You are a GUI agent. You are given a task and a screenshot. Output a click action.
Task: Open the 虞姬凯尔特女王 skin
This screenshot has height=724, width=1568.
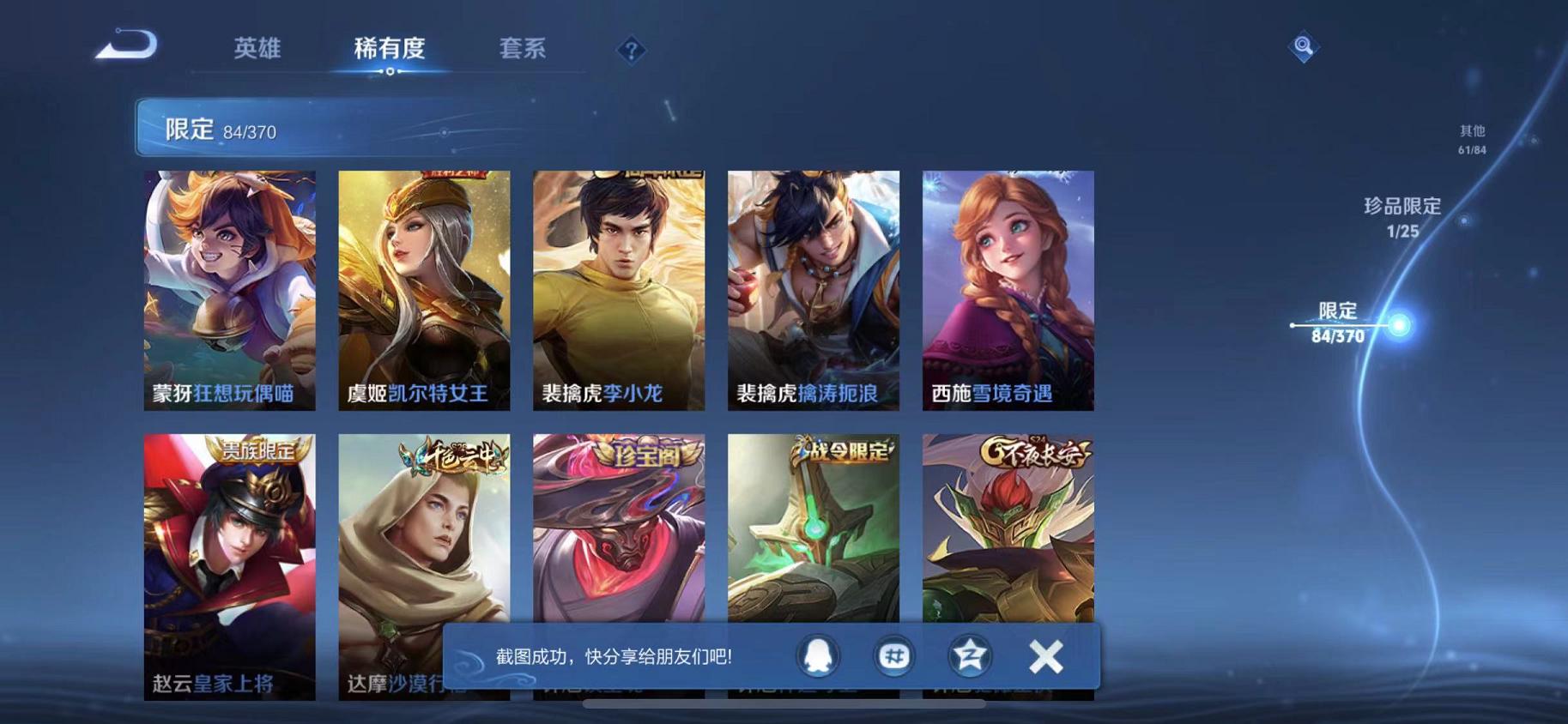422,292
